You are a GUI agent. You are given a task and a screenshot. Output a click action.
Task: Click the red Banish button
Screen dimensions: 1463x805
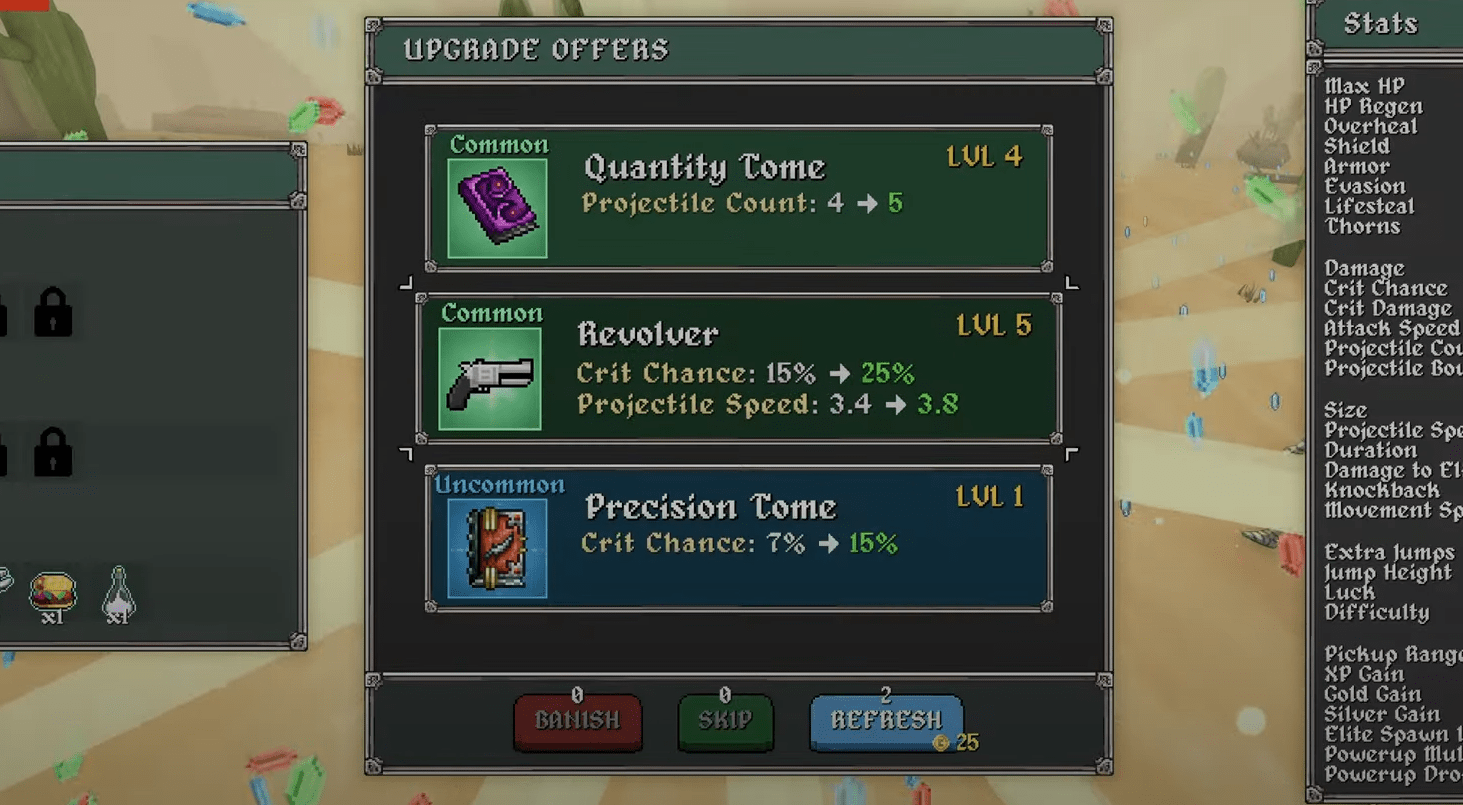tap(577, 721)
